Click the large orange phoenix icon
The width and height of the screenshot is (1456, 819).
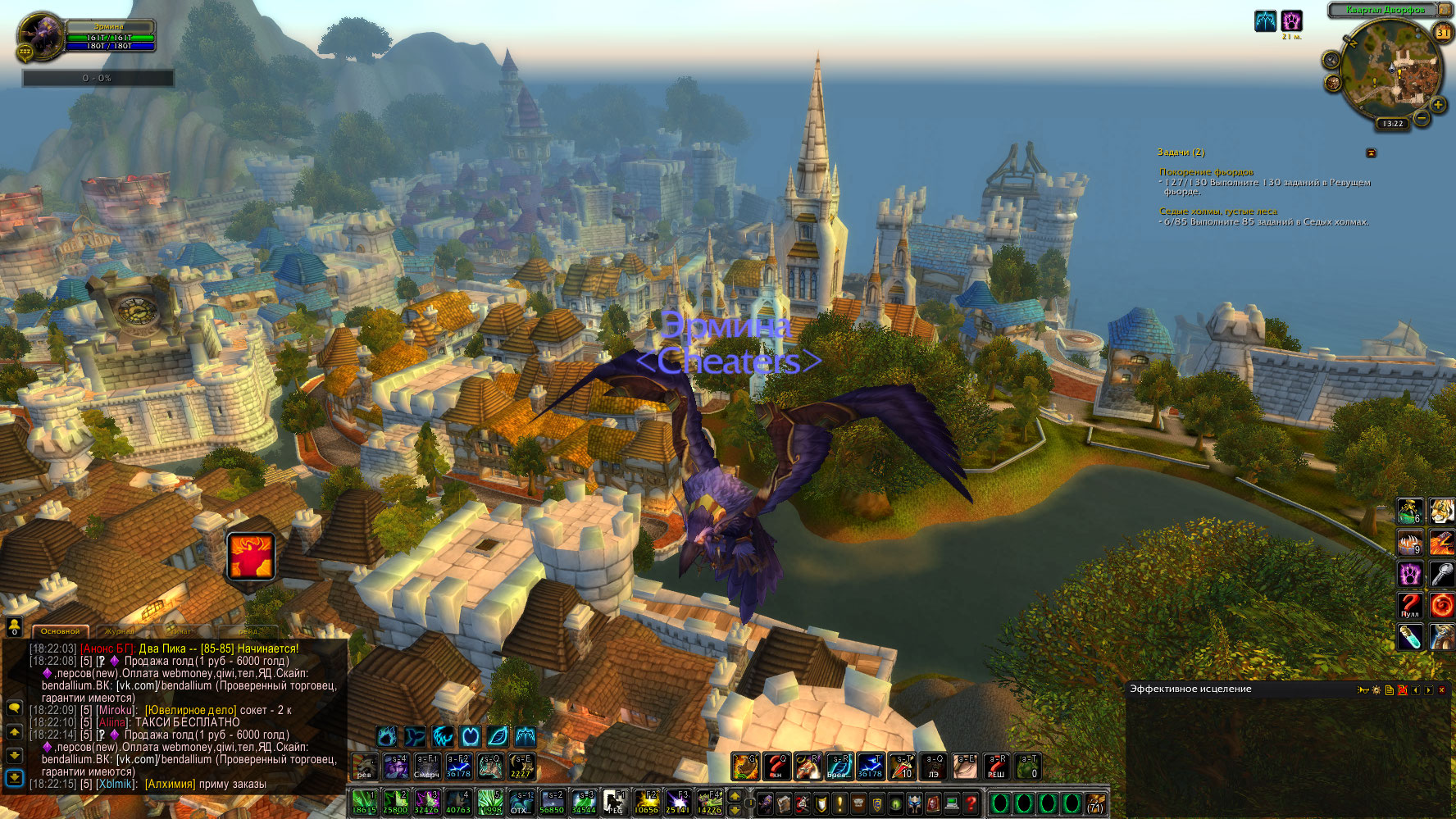(x=251, y=556)
